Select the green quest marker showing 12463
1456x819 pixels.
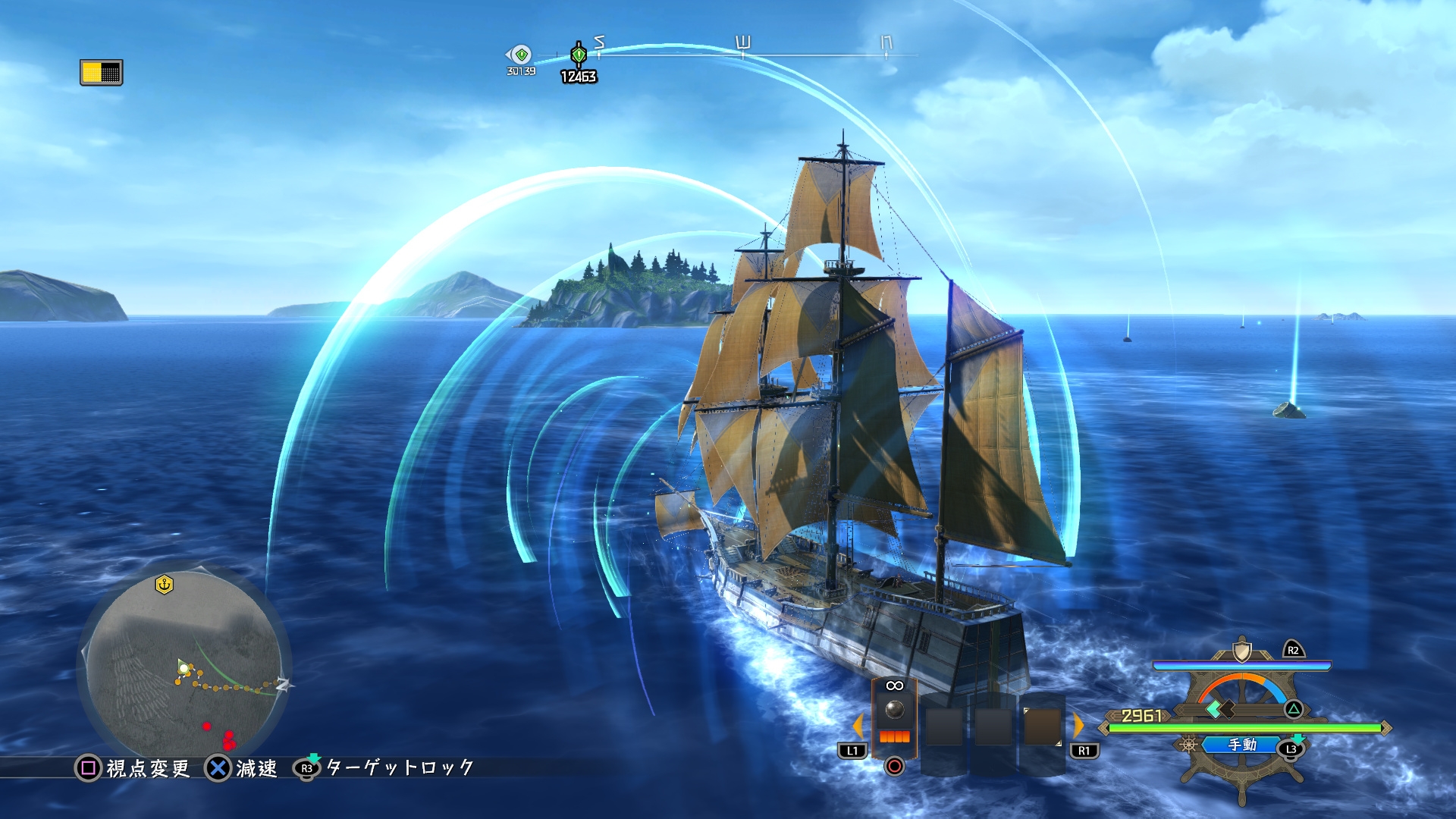[579, 53]
